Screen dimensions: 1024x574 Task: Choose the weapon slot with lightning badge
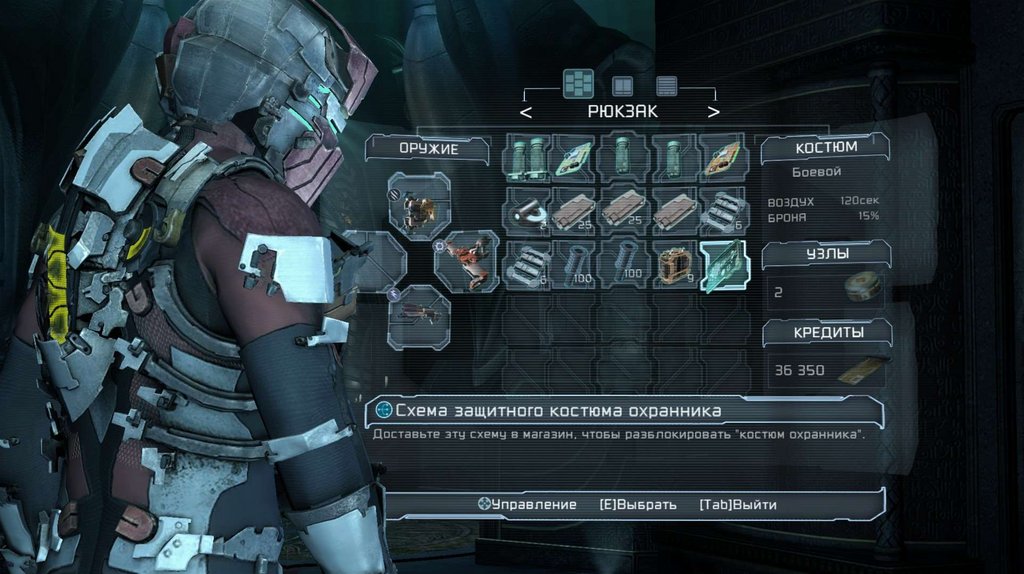pyautogui.click(x=418, y=316)
